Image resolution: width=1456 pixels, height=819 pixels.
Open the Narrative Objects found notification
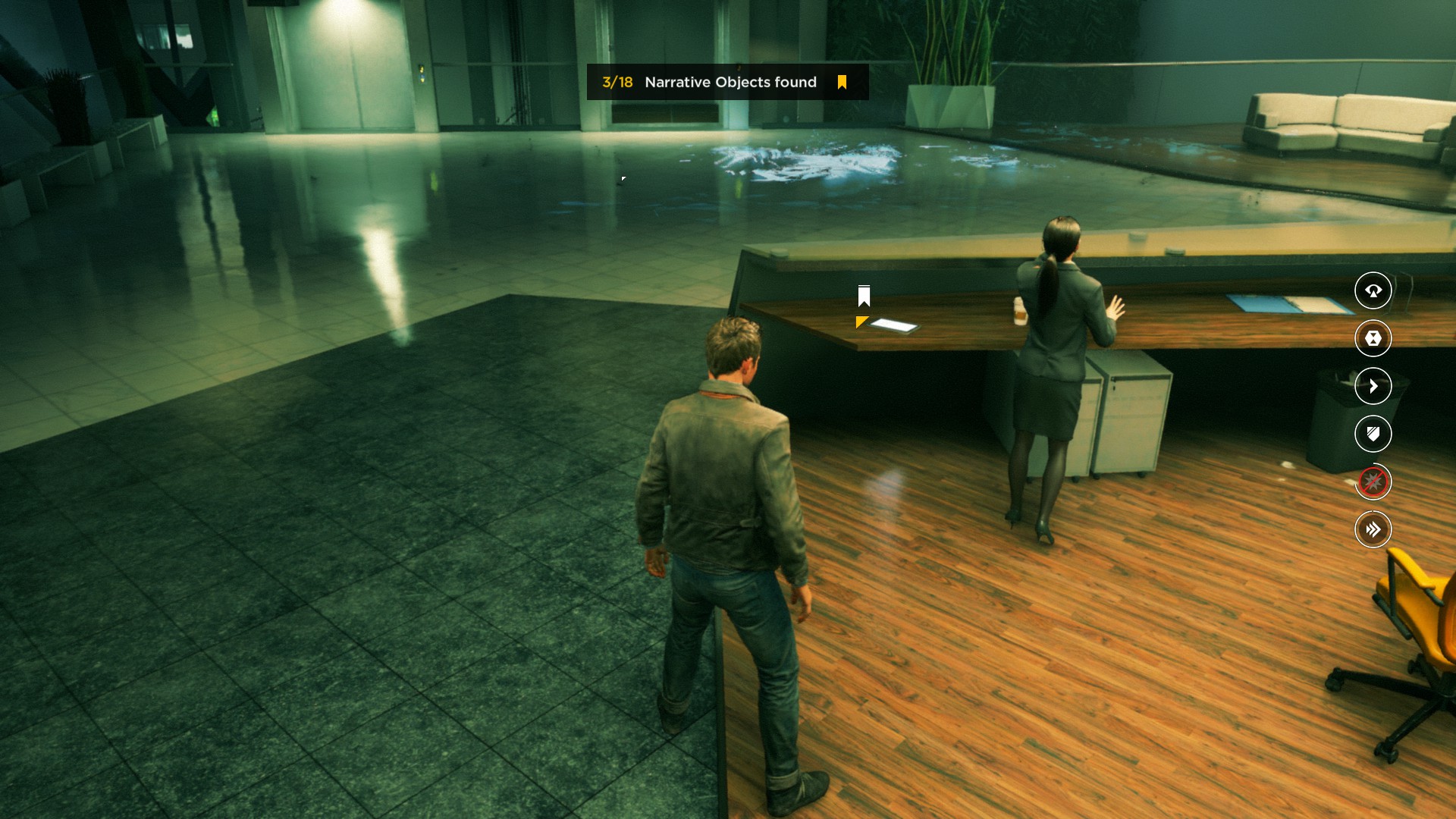[727, 82]
